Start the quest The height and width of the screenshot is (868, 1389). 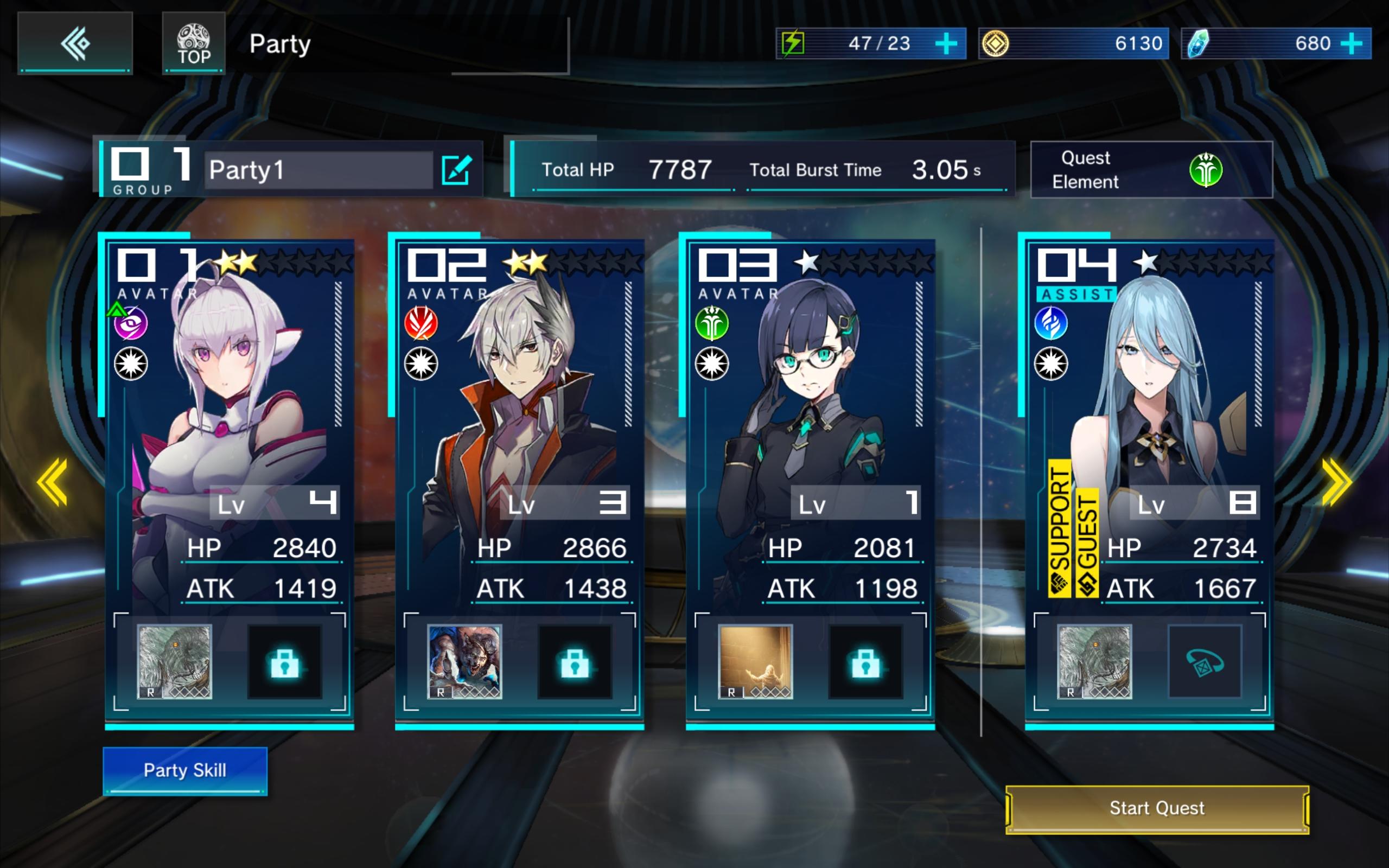coord(1157,808)
